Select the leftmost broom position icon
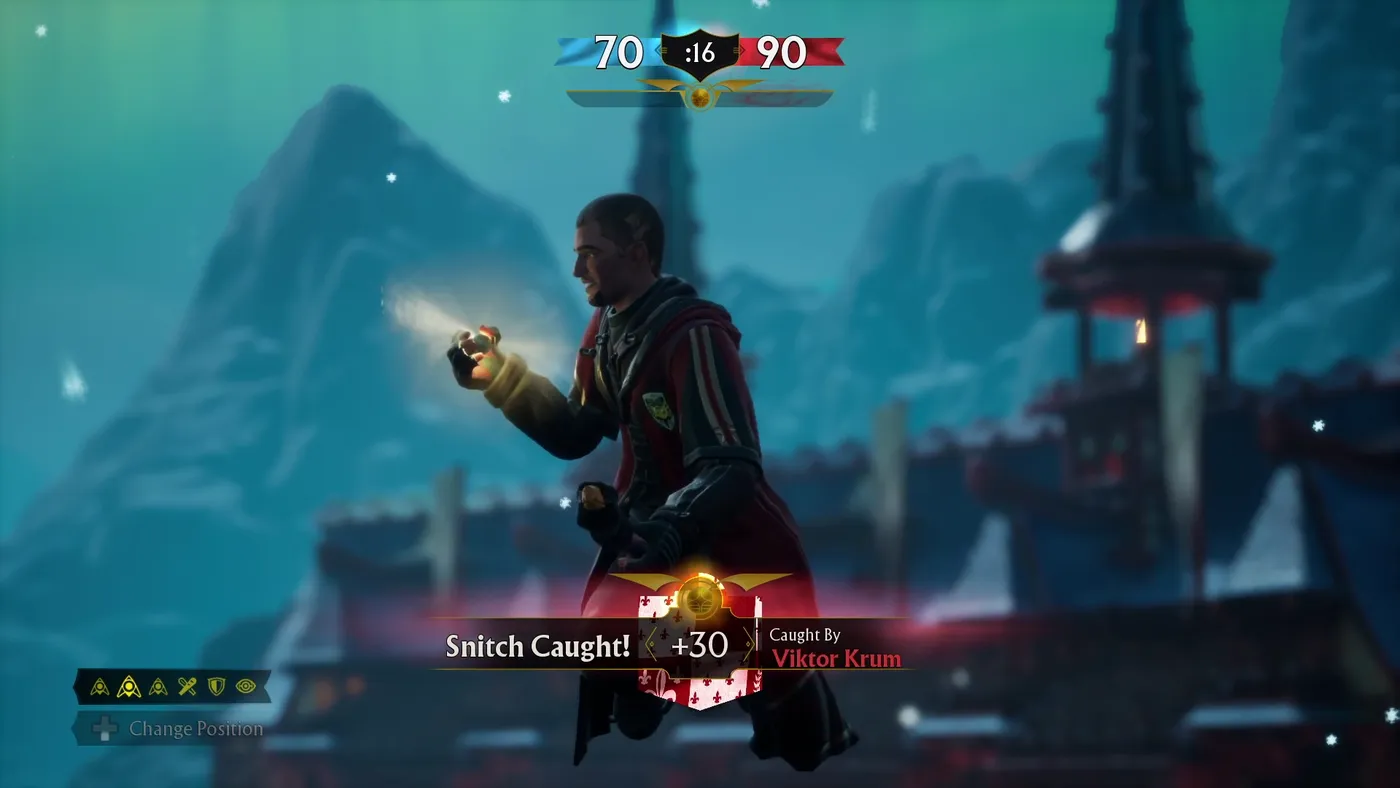This screenshot has width=1400, height=788. [x=100, y=685]
